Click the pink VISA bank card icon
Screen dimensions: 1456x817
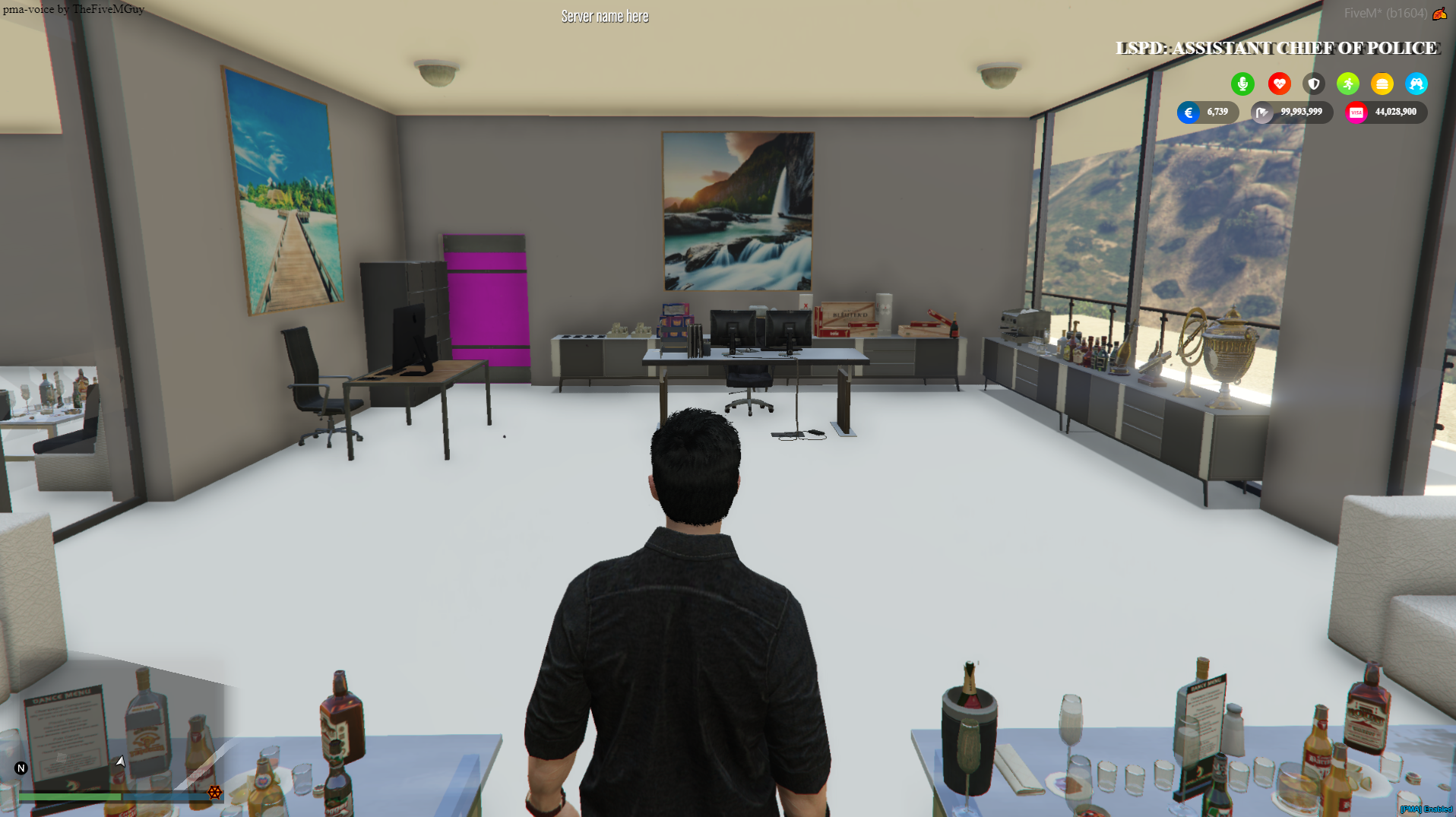point(1358,112)
